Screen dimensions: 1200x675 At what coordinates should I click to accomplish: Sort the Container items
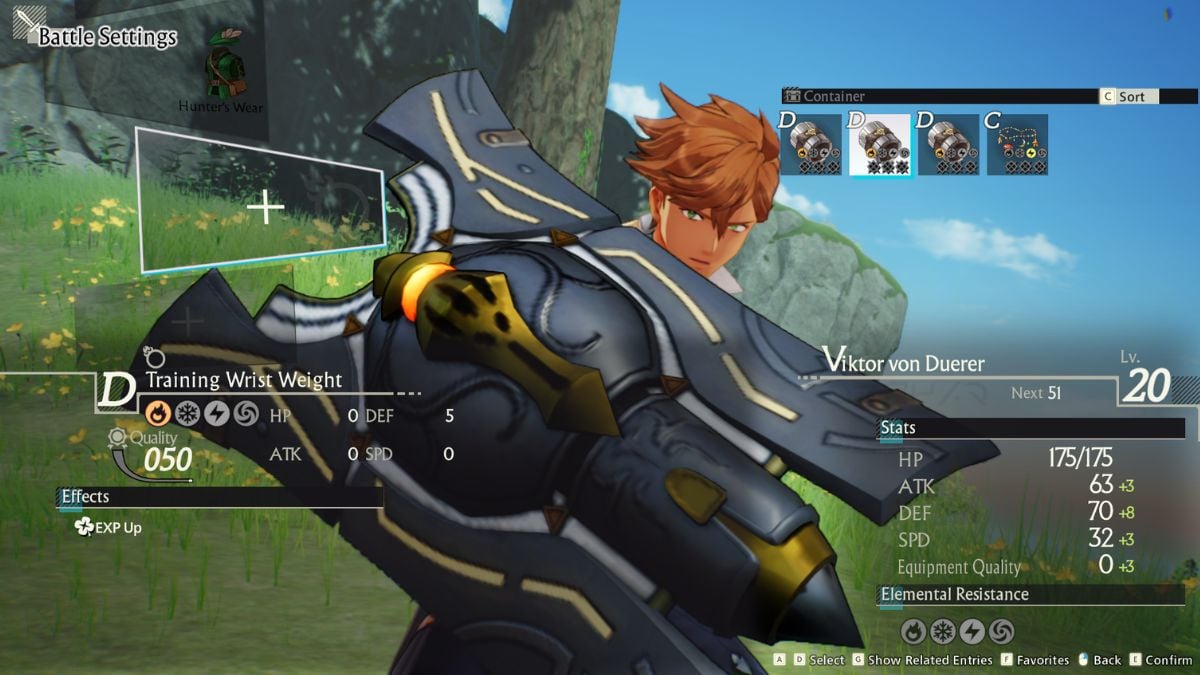tap(1129, 97)
